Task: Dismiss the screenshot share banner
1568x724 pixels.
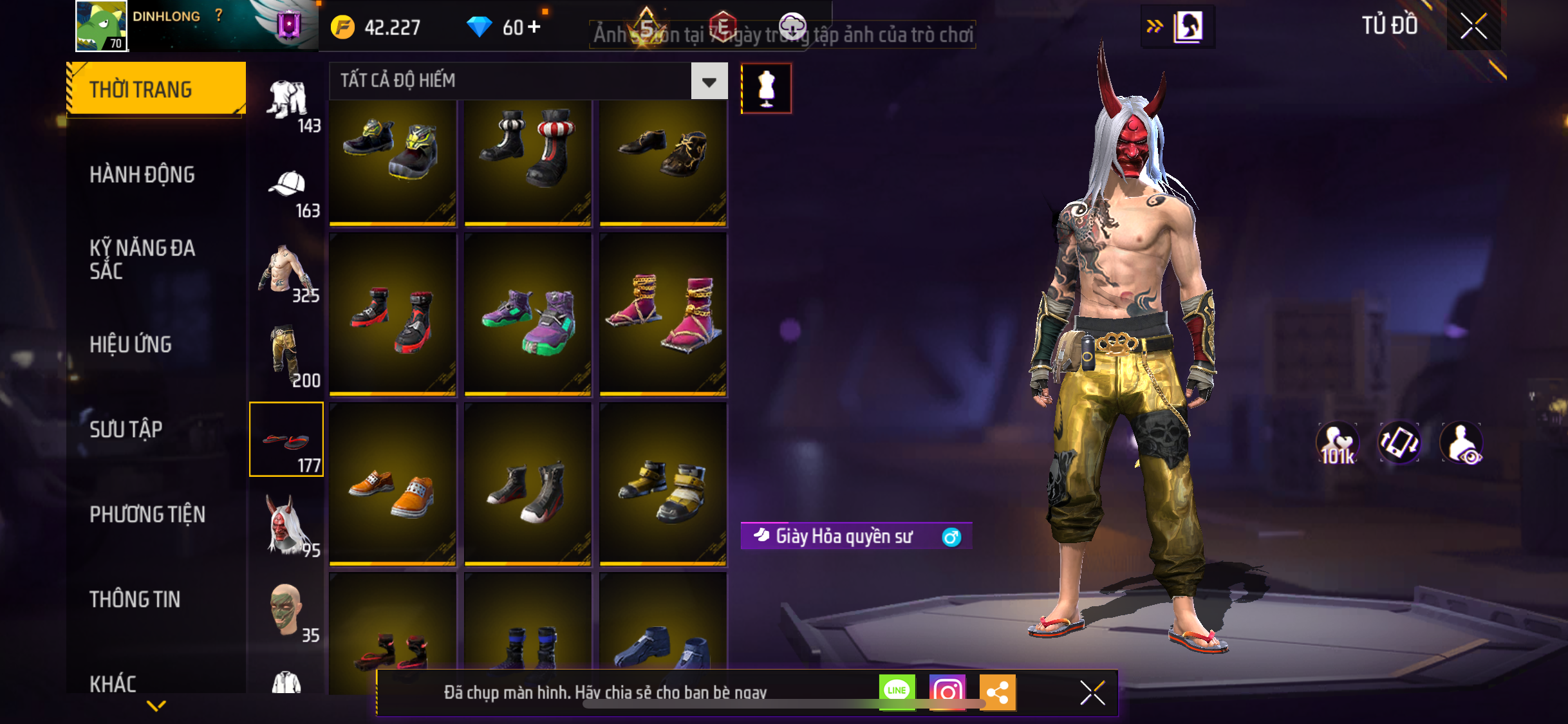Action: pyautogui.click(x=1092, y=692)
